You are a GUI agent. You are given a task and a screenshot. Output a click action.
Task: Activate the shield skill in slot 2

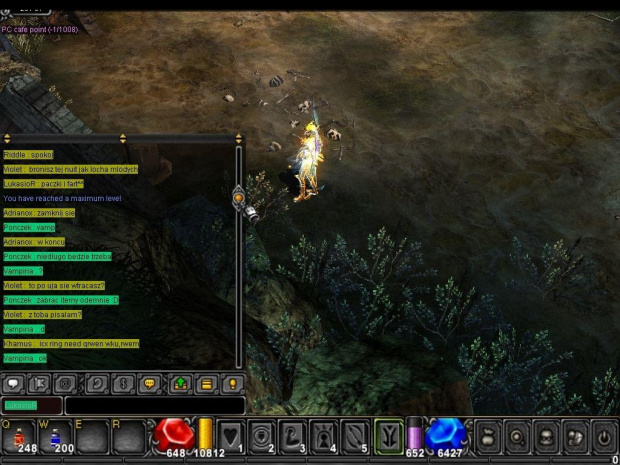point(264,436)
